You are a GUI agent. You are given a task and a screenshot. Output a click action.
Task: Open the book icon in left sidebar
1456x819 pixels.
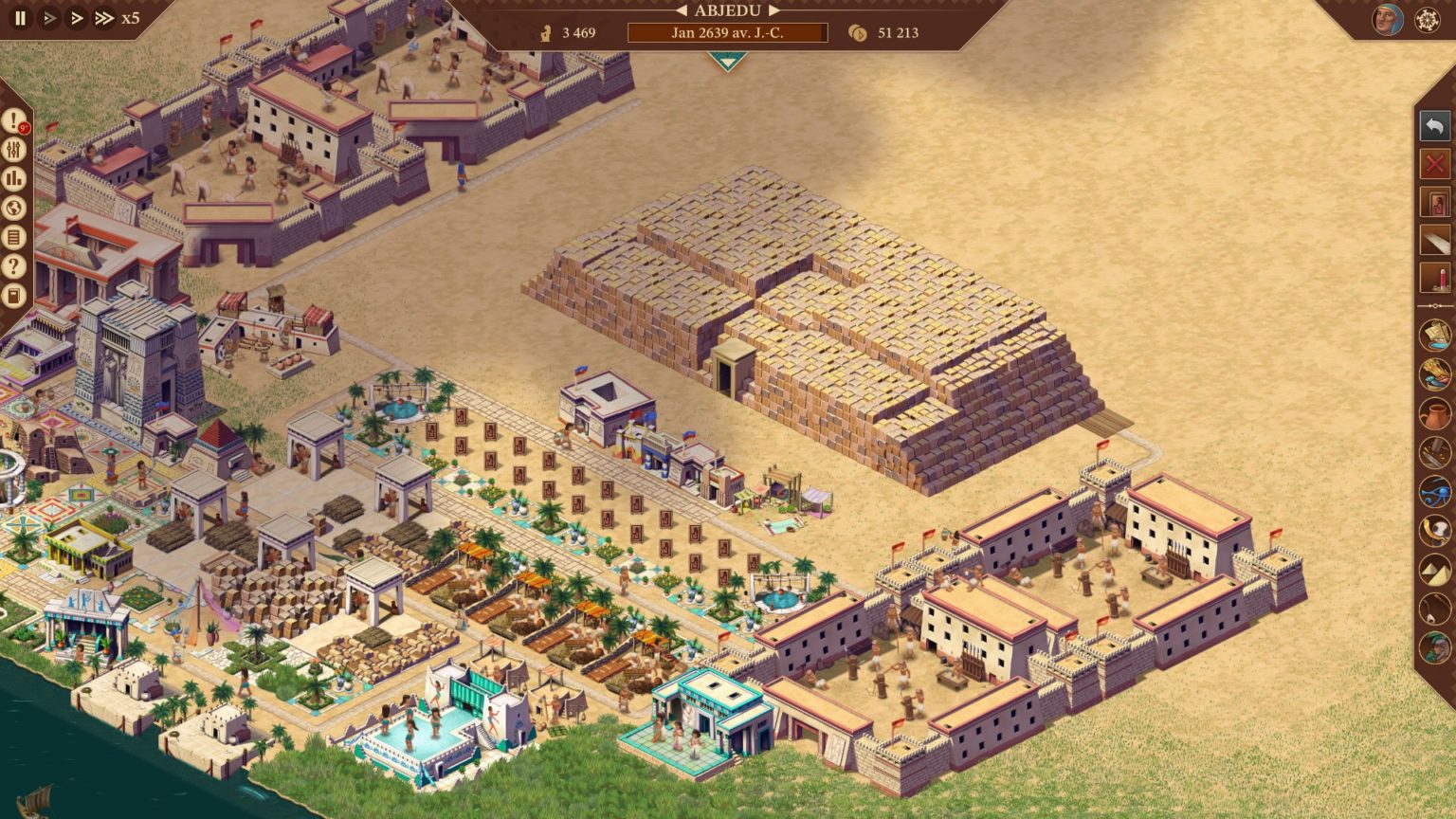pyautogui.click(x=13, y=296)
